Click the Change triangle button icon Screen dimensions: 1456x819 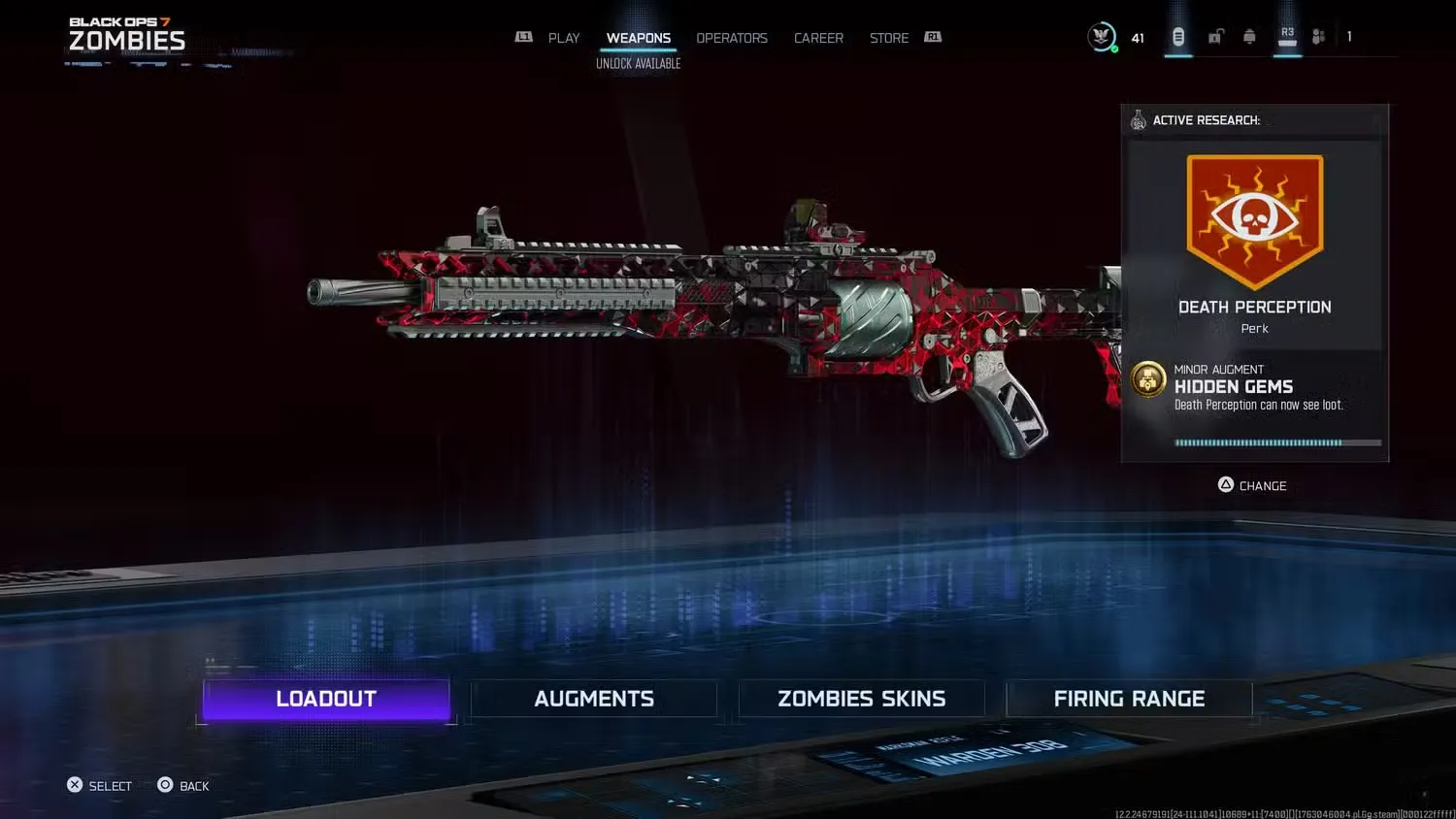[1224, 485]
